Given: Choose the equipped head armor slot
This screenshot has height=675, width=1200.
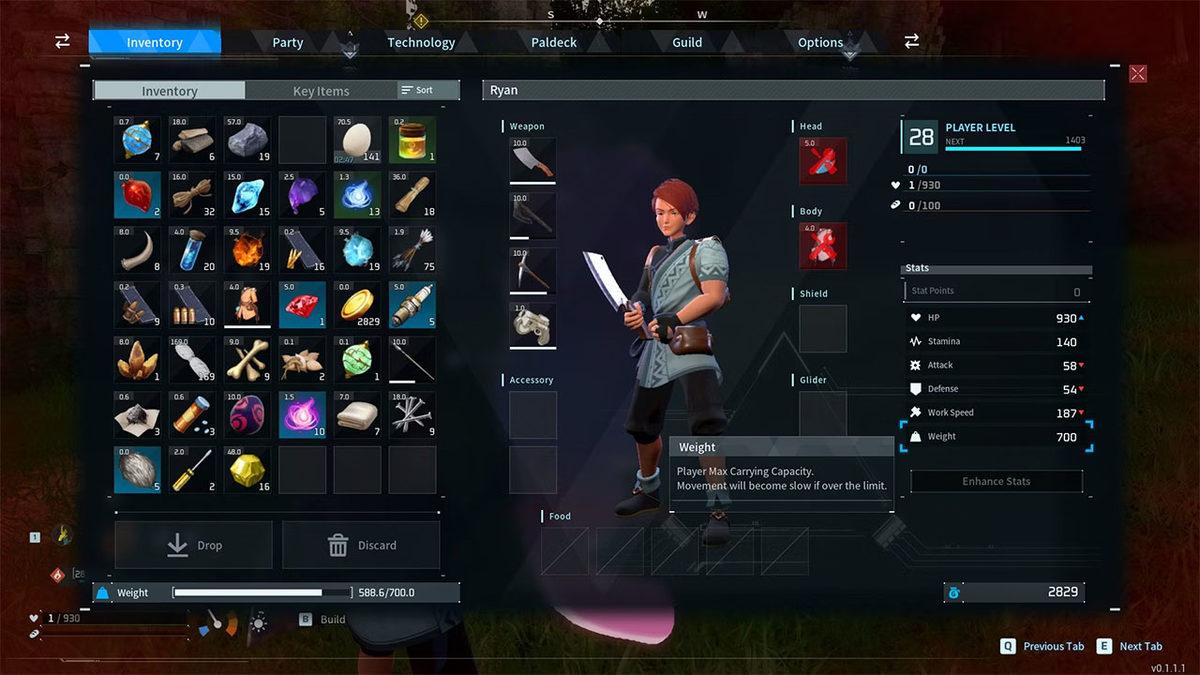Looking at the screenshot, I should [x=823, y=161].
